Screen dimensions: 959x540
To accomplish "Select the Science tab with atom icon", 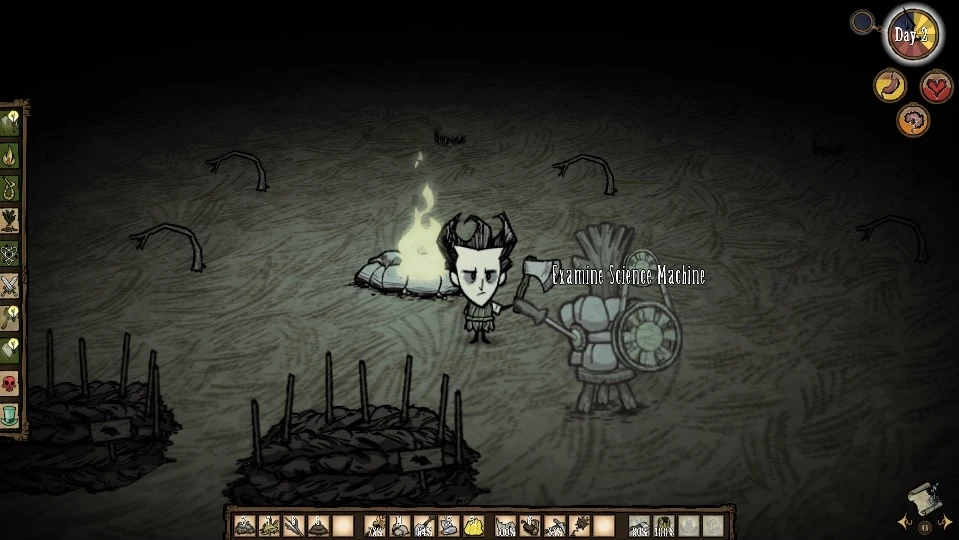I will coord(10,253).
